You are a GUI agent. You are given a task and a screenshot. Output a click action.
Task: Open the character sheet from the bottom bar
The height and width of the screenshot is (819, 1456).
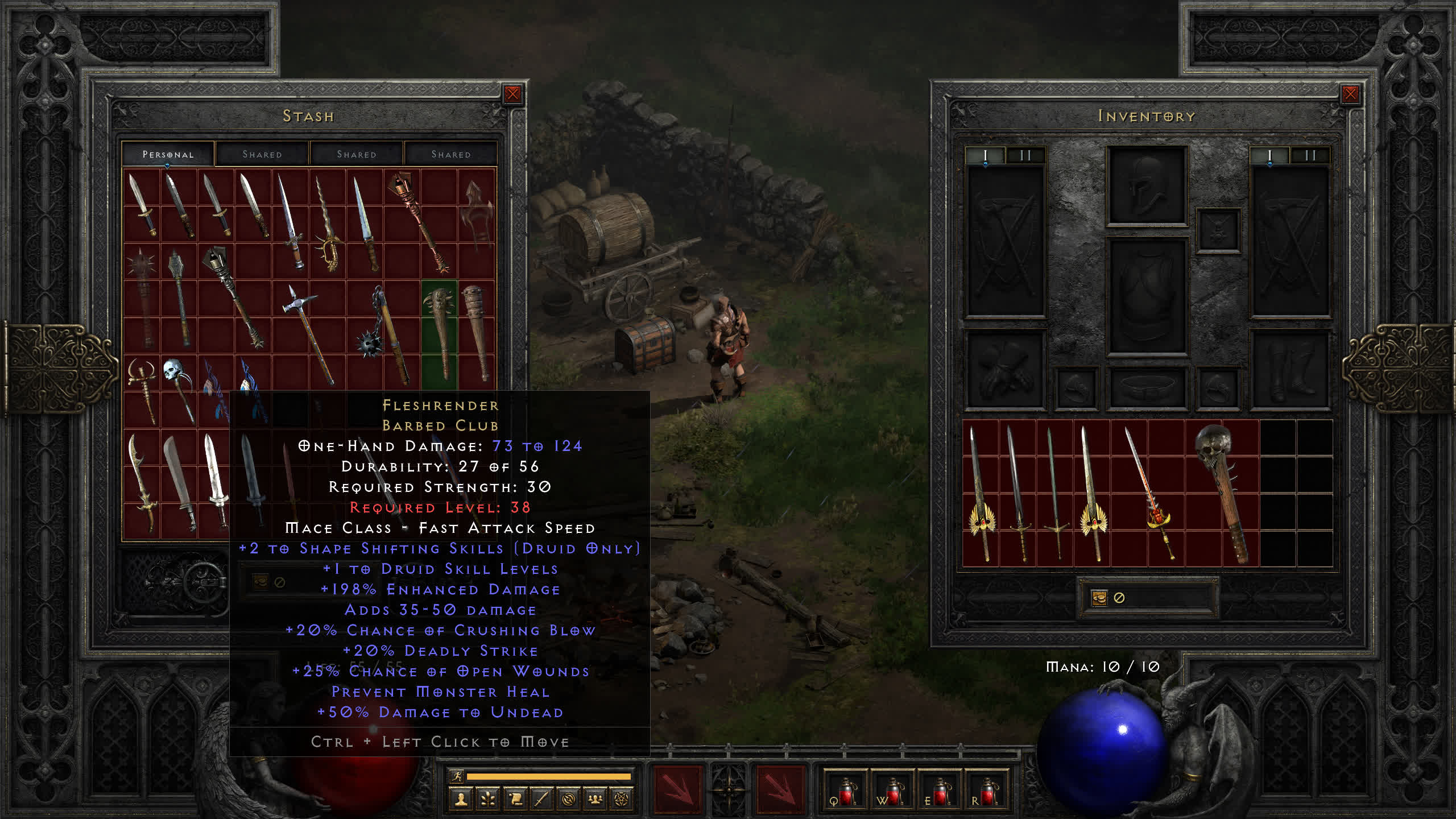pyautogui.click(x=461, y=800)
